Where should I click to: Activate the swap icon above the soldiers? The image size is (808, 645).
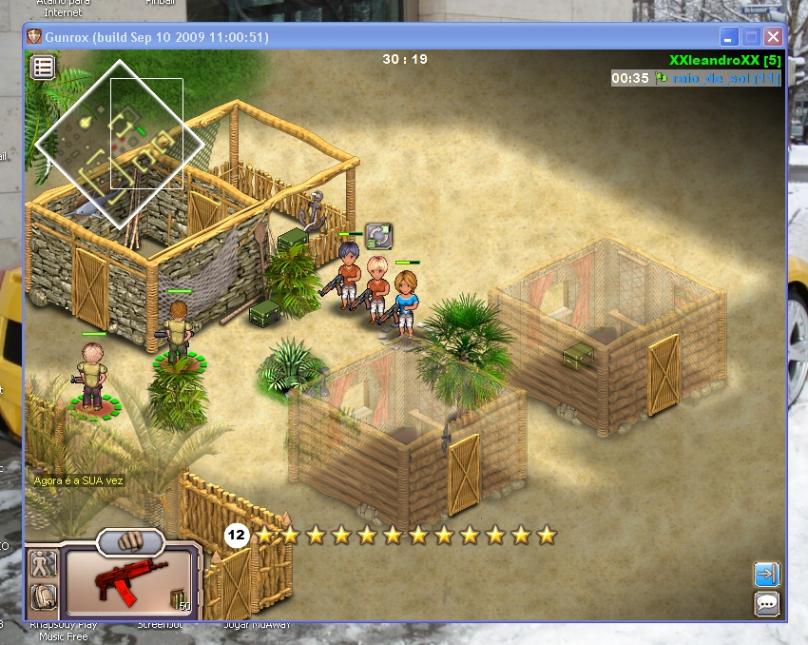click(x=377, y=236)
